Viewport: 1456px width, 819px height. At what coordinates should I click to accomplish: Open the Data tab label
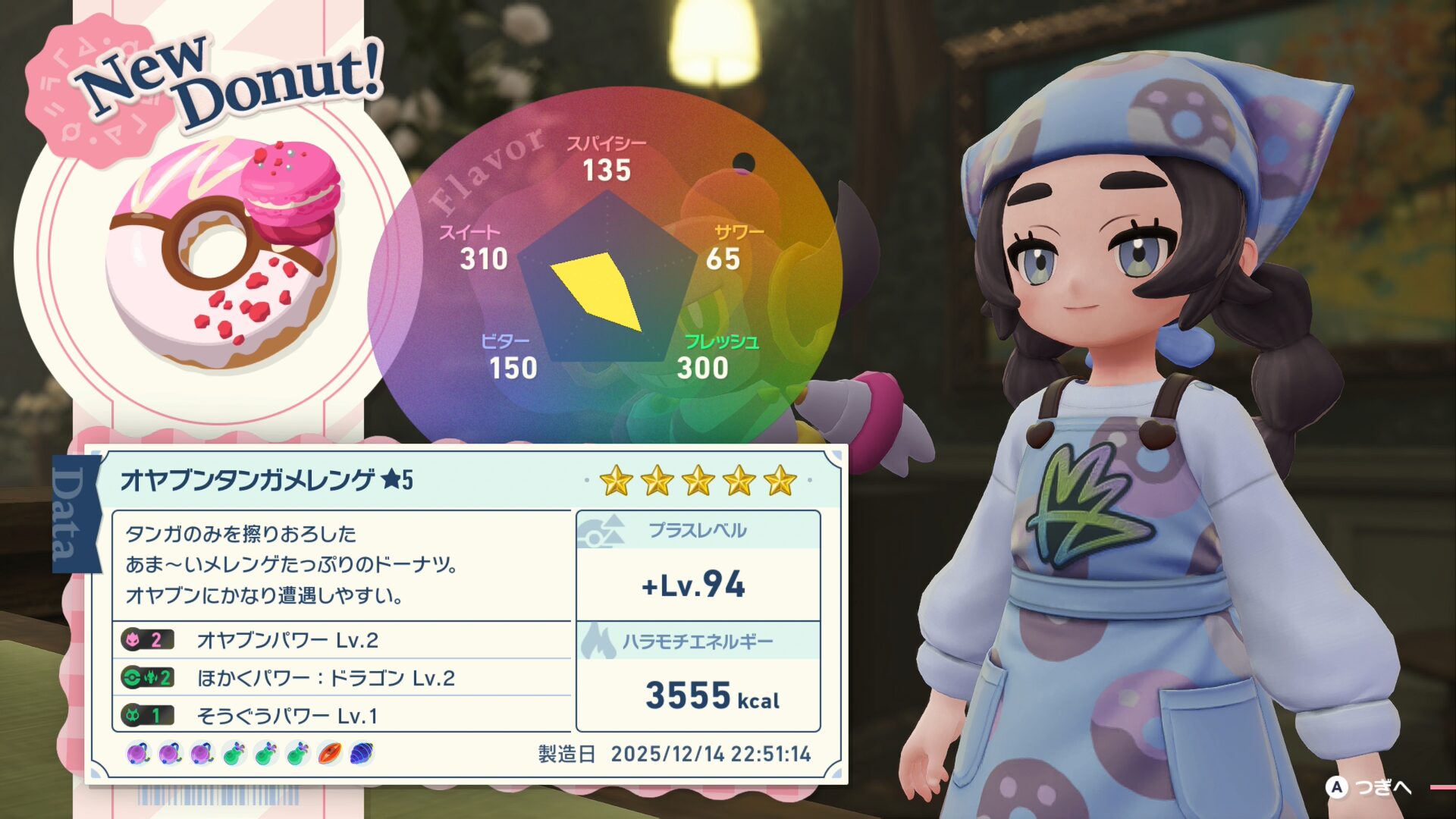pyautogui.click(x=74, y=514)
